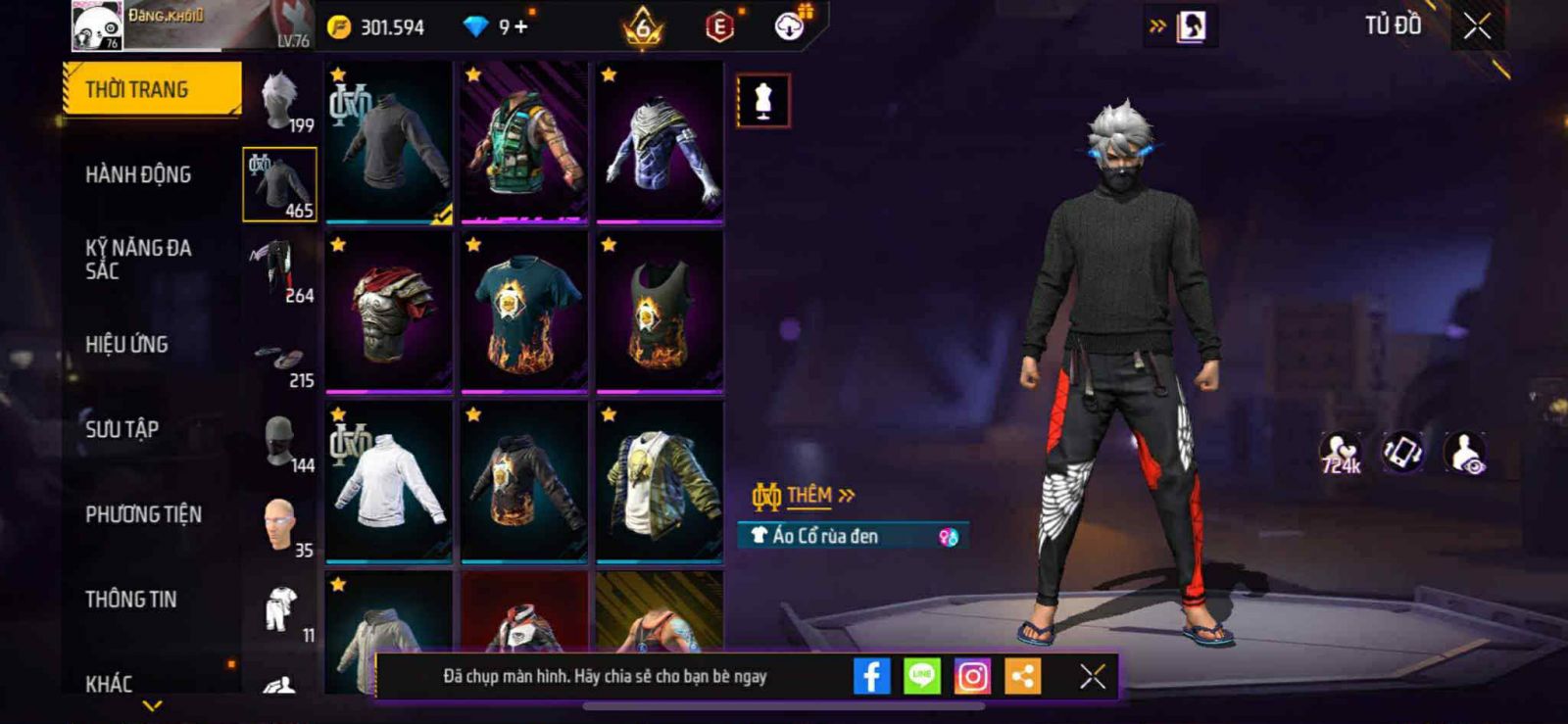Switch to the Hành Động tab
1568x724 pixels.
pos(138,174)
